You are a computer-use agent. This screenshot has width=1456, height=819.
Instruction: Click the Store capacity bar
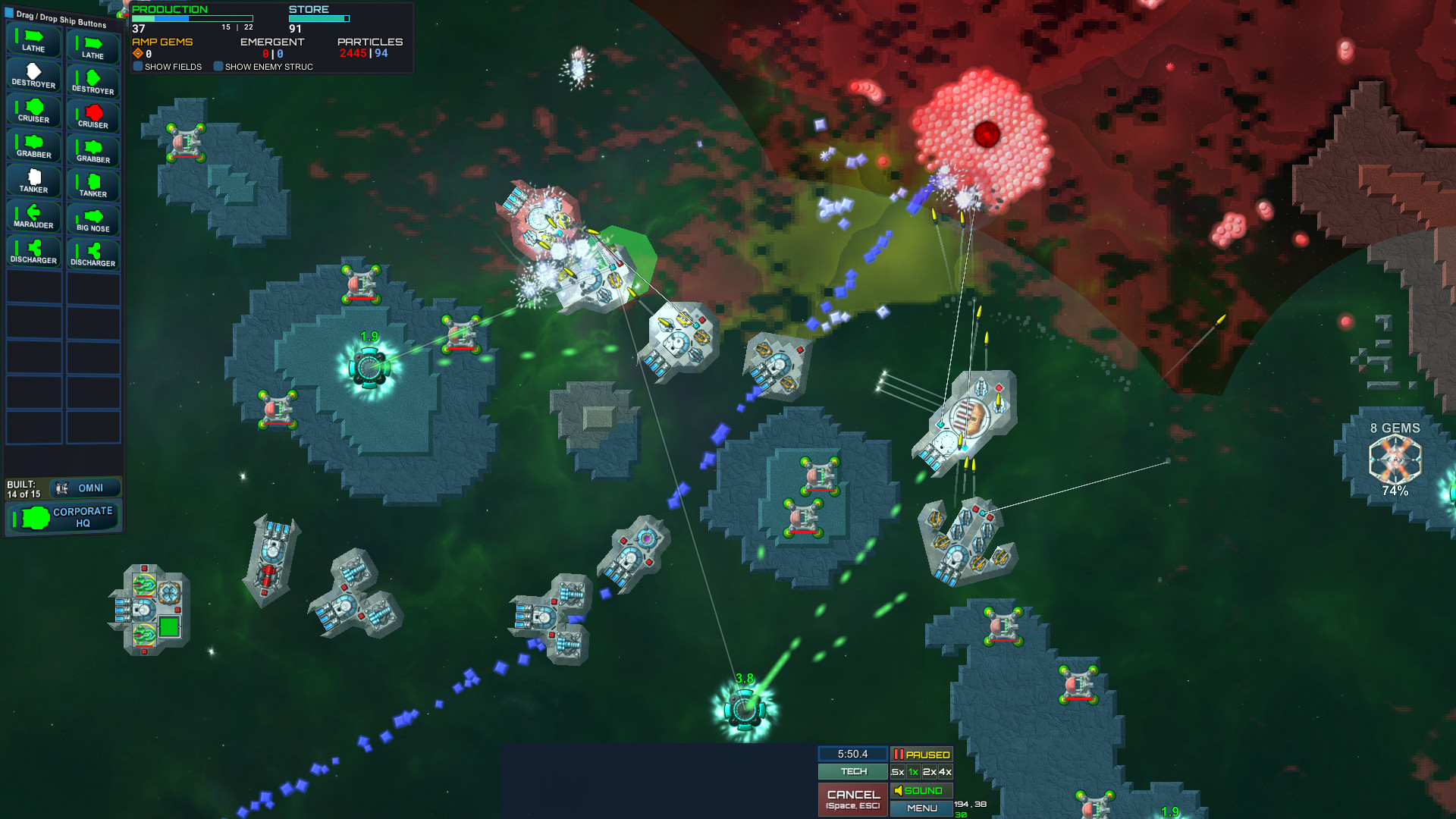[318, 18]
